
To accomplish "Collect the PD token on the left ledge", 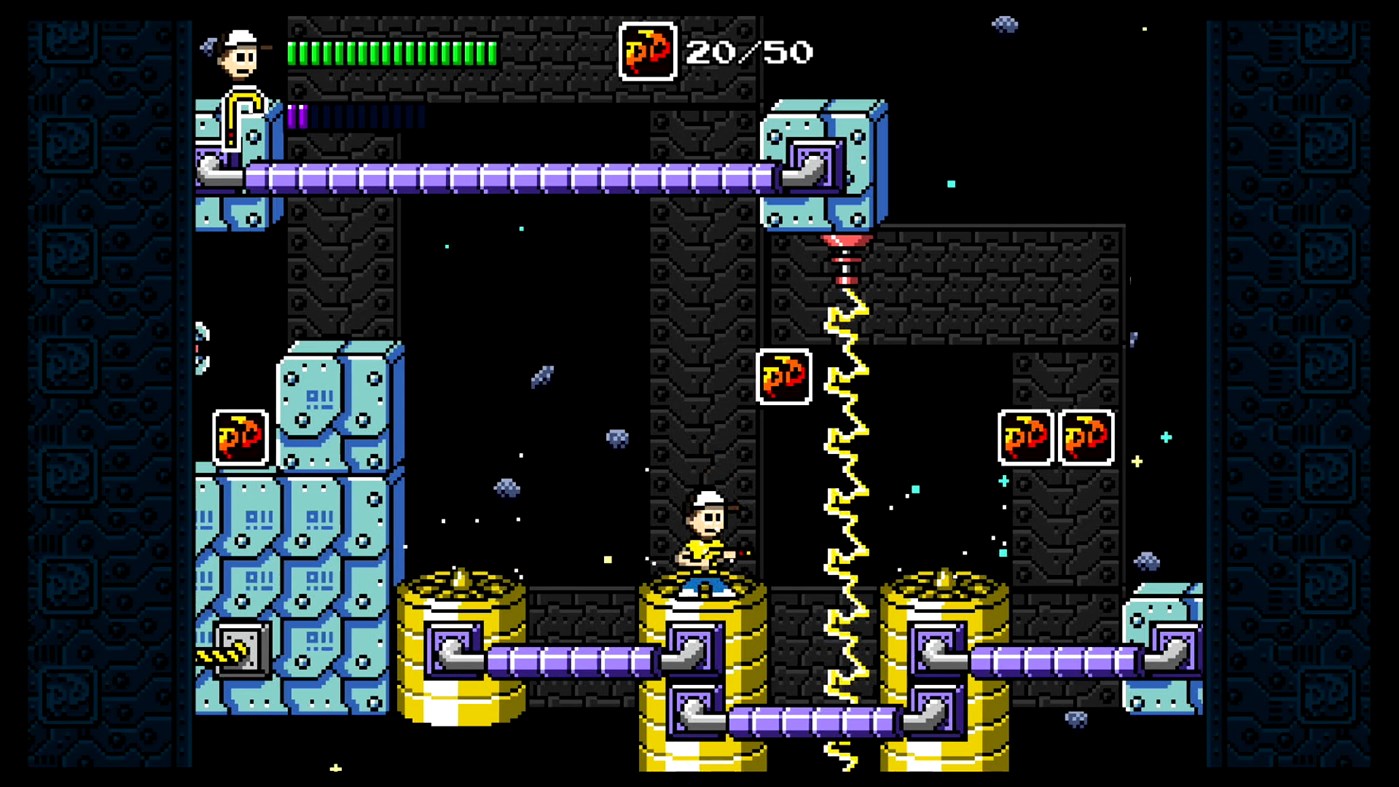I will tap(239, 437).
